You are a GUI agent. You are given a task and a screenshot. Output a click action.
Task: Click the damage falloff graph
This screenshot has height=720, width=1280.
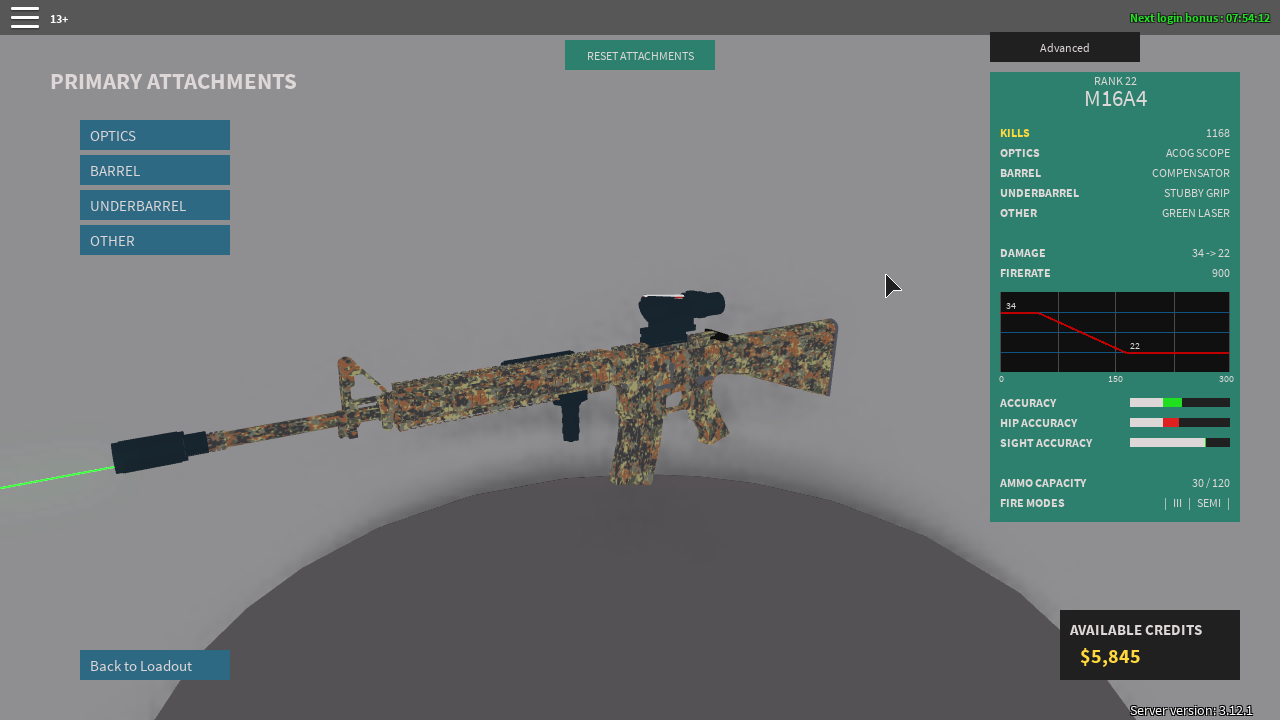(1115, 333)
